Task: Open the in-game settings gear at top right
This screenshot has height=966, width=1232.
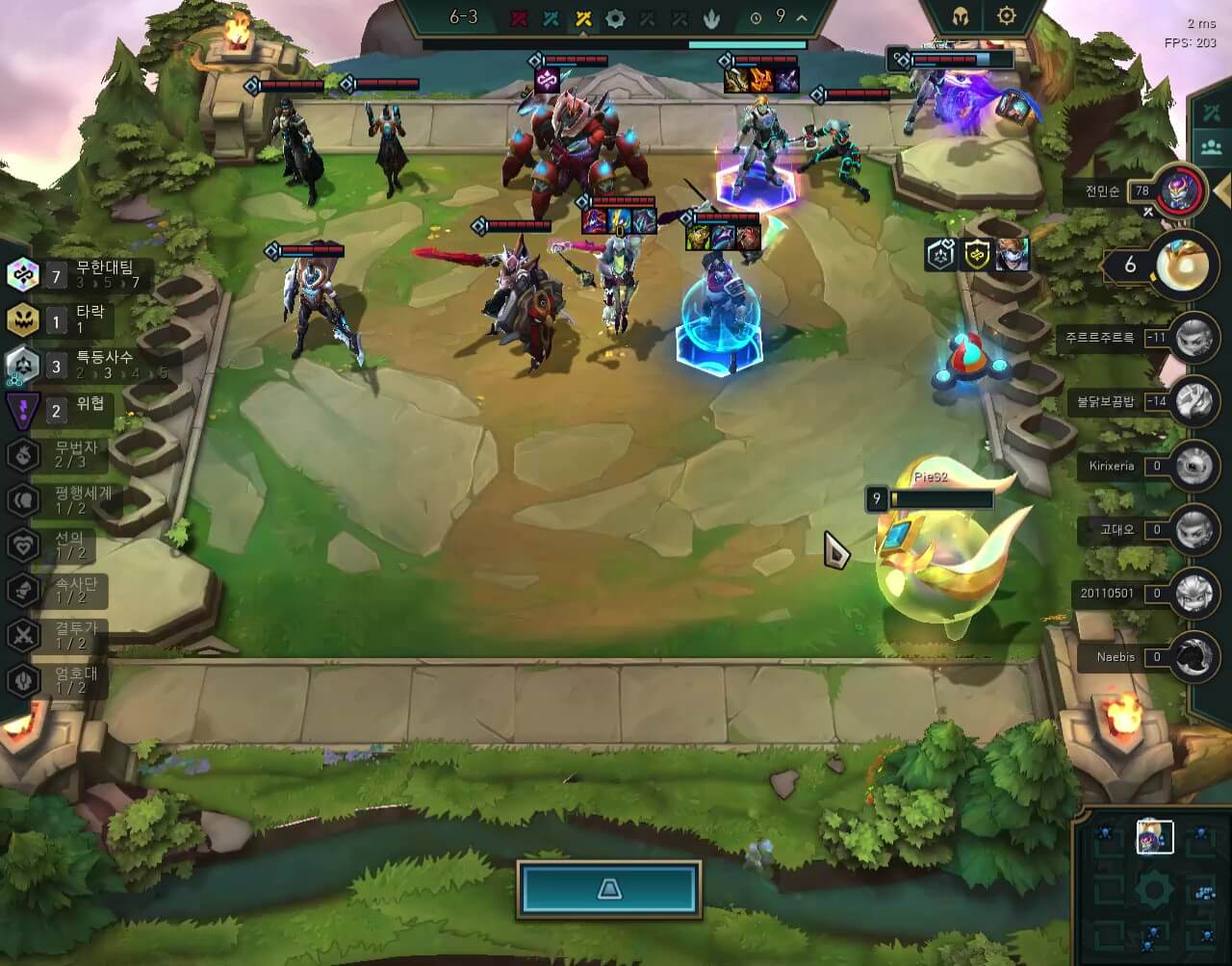Action: pos(1007,16)
